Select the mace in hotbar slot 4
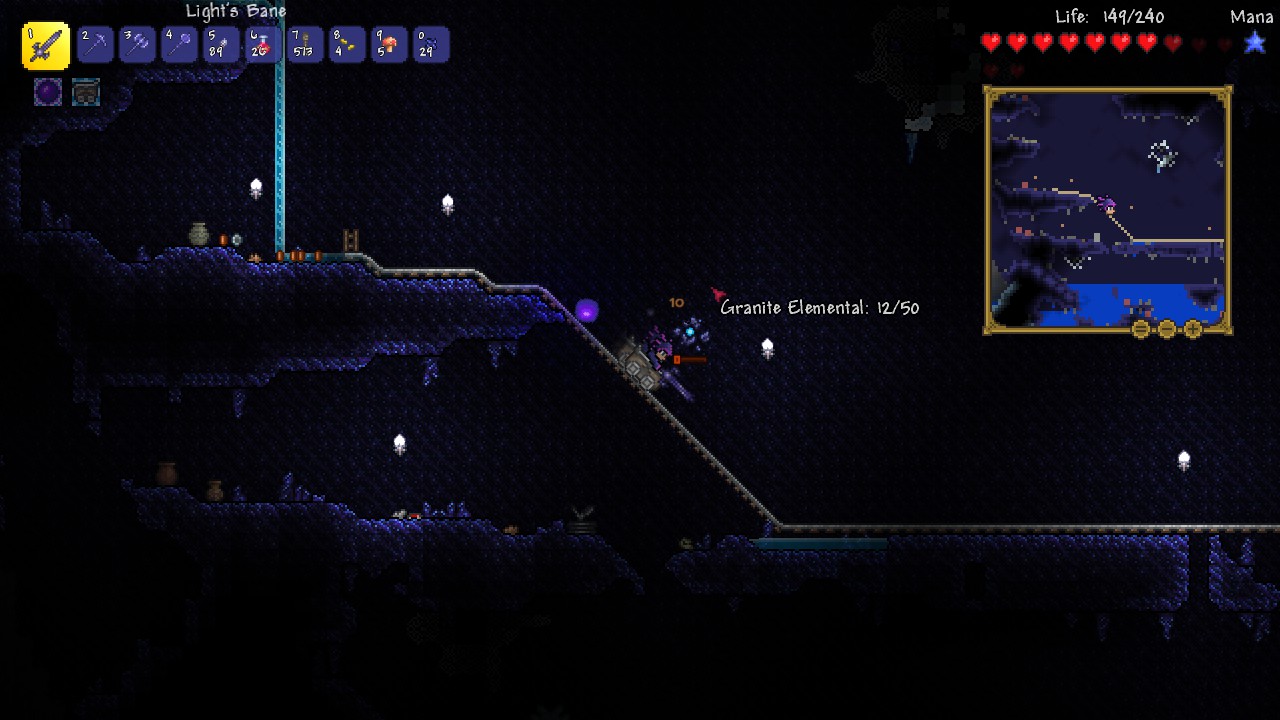The height and width of the screenshot is (720, 1280). point(178,44)
